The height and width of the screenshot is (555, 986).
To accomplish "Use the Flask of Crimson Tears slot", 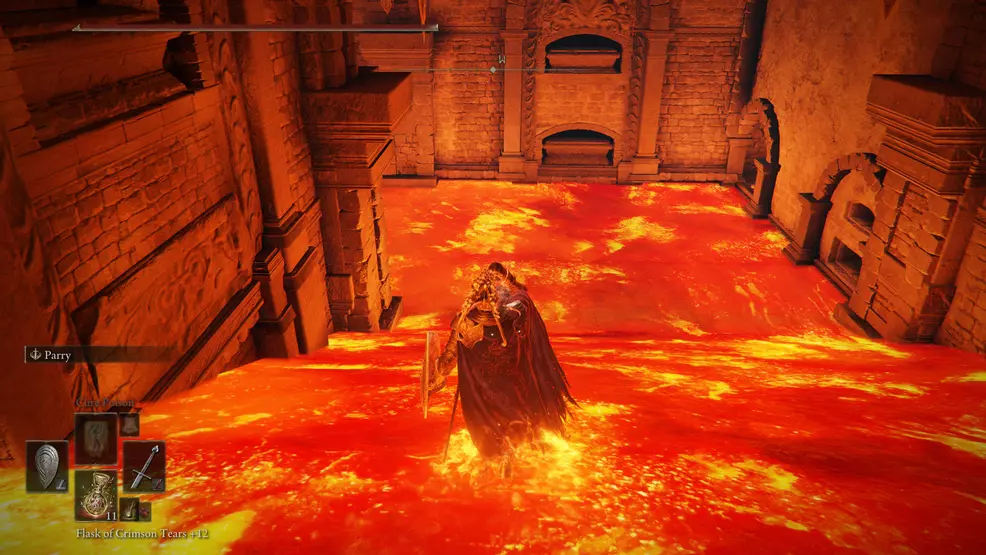I will pyautogui.click(x=96, y=496).
